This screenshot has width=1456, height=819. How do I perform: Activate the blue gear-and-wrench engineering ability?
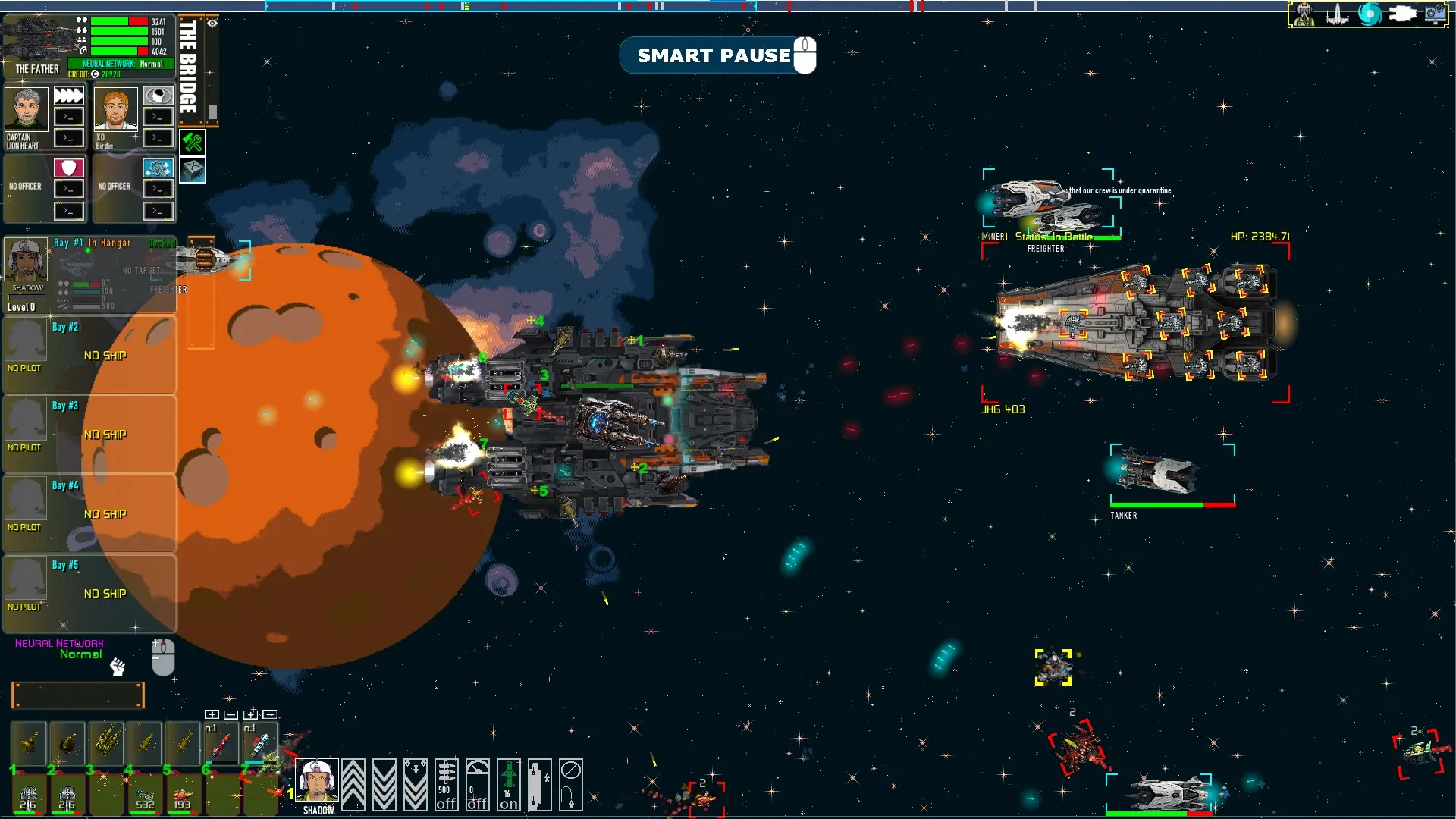click(x=158, y=167)
